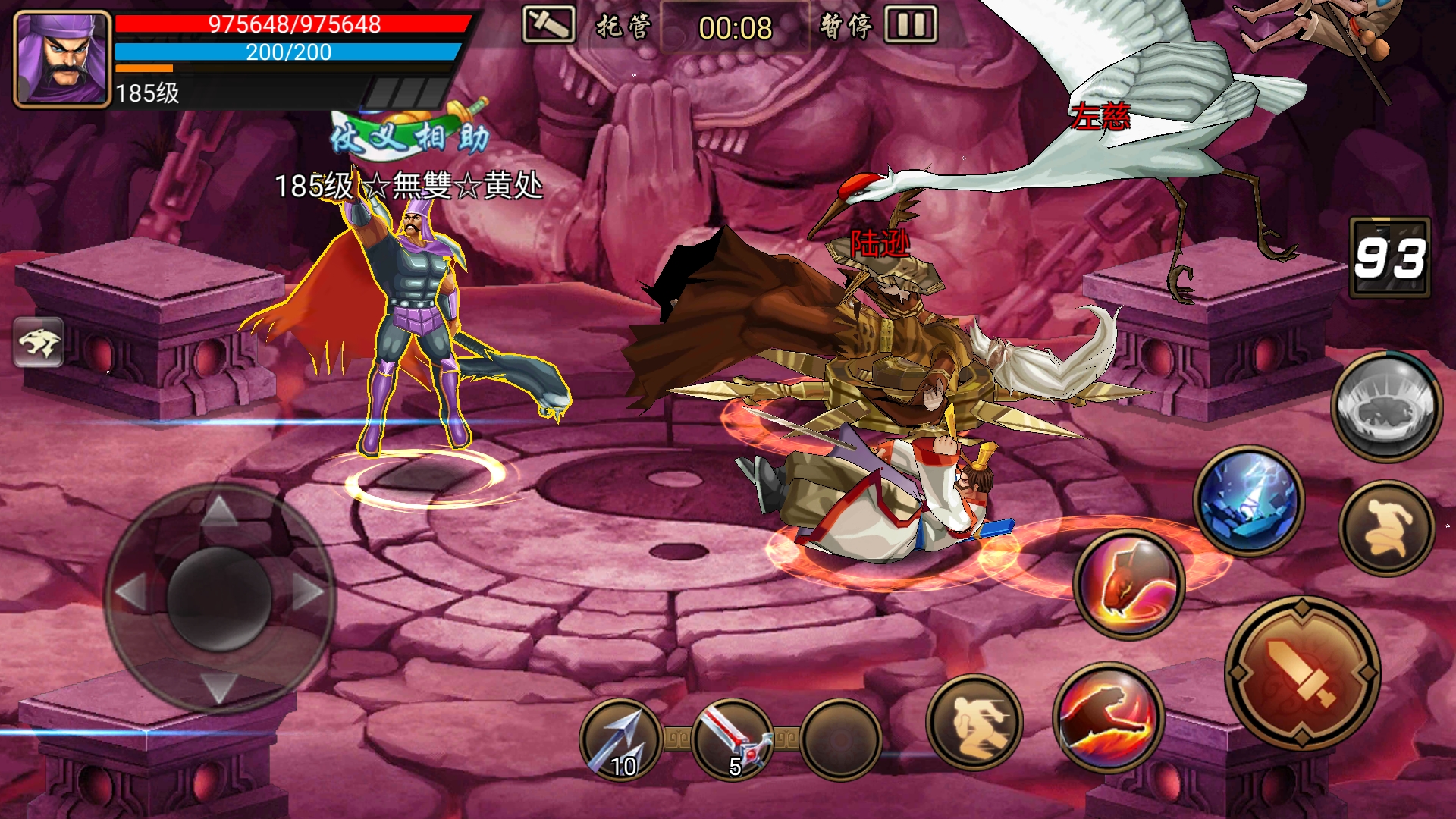Activate the blue lightning strike skill
This screenshot has height=819, width=1456.
1248,500
